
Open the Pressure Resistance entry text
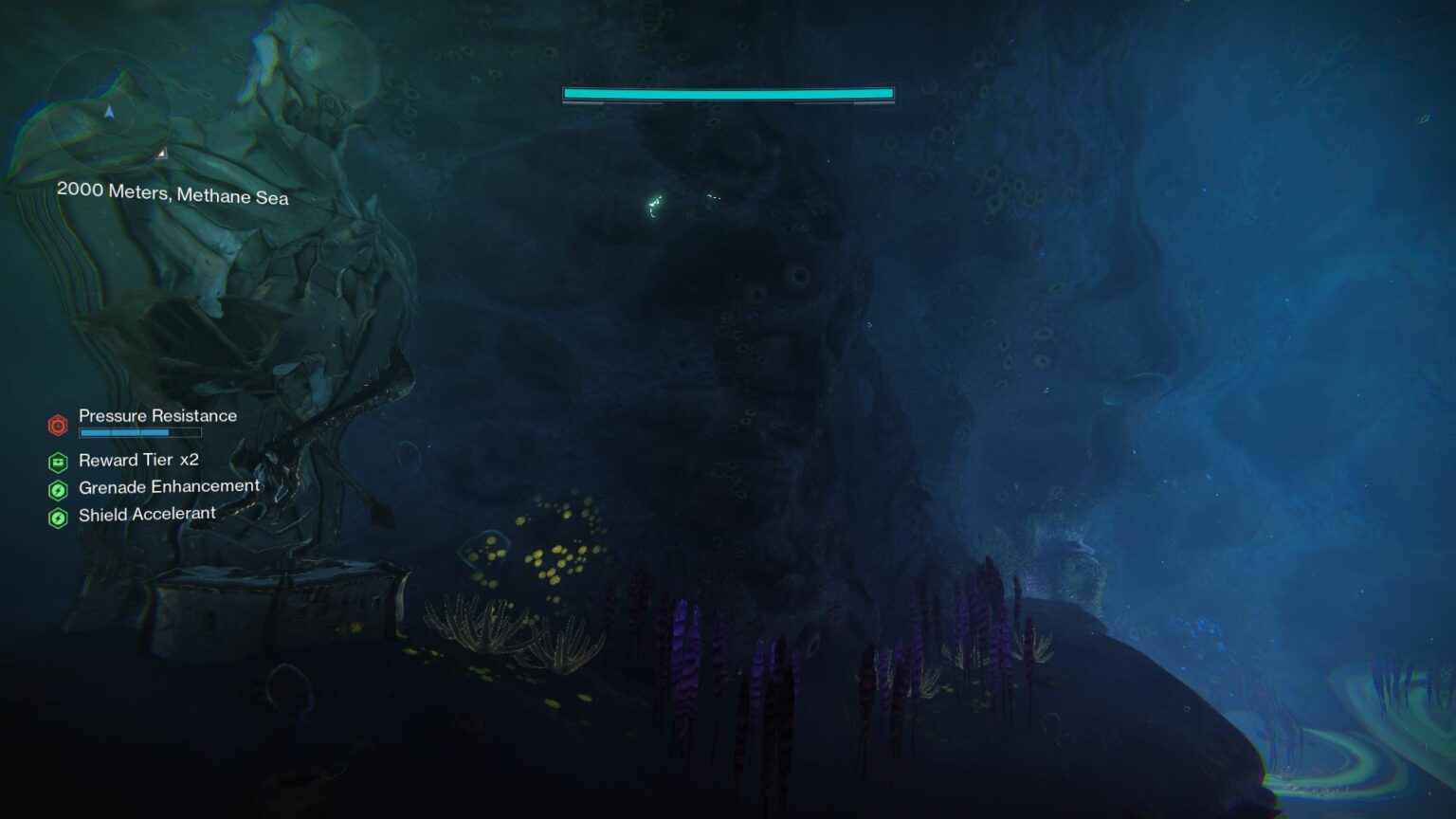[157, 415]
